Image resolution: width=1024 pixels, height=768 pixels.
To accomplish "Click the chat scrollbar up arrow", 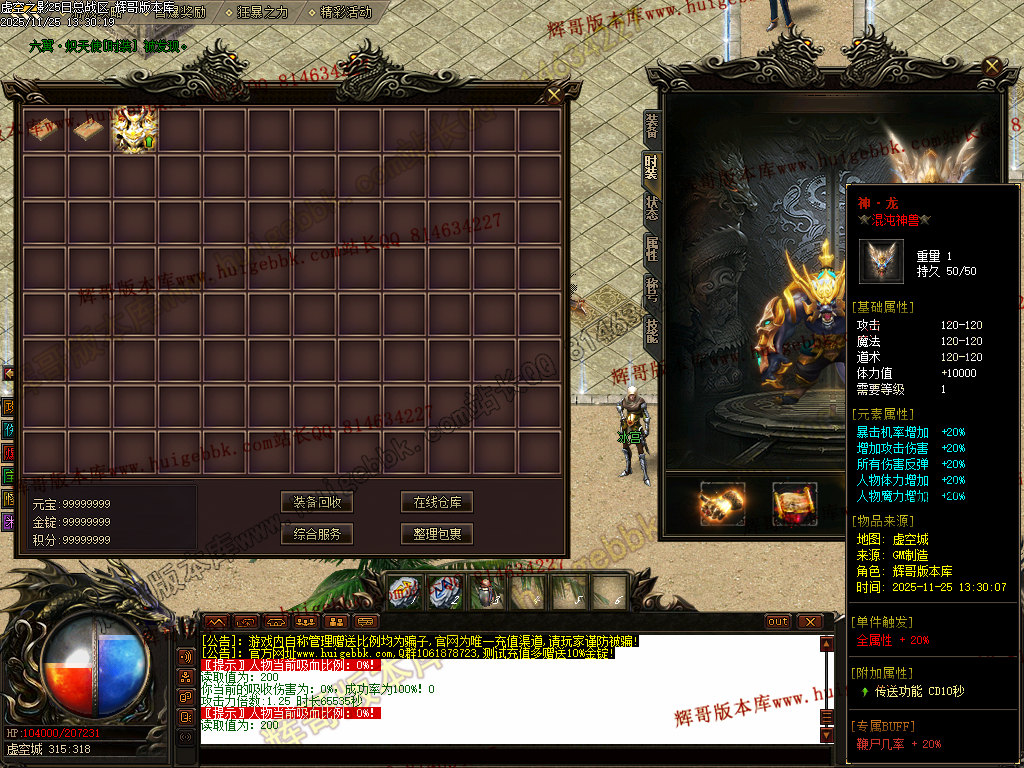I will [x=827, y=642].
